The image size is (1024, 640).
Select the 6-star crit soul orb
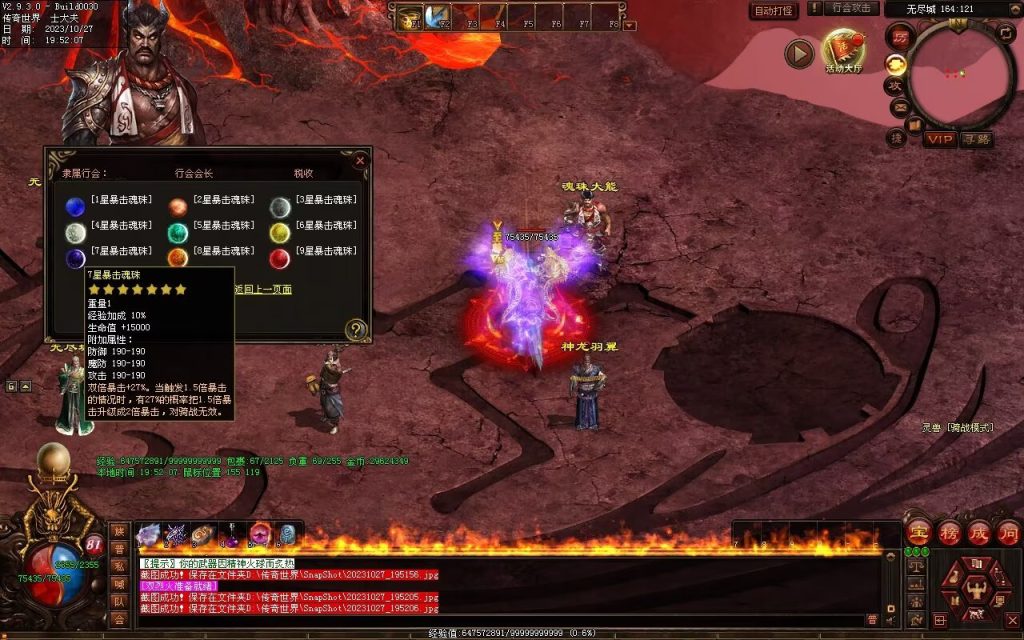point(279,233)
